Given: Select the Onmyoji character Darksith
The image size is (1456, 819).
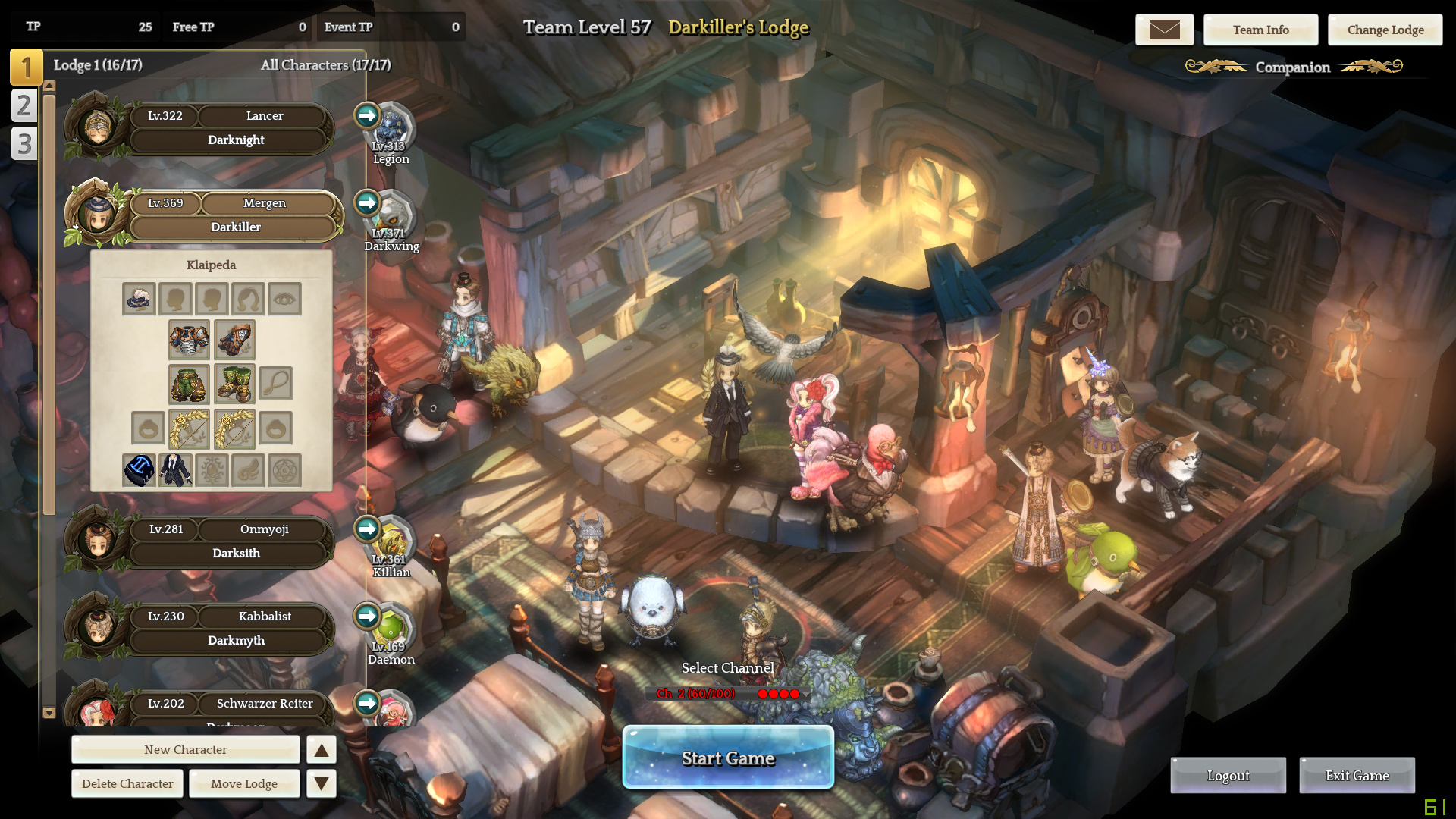Looking at the screenshot, I should pos(235,541).
